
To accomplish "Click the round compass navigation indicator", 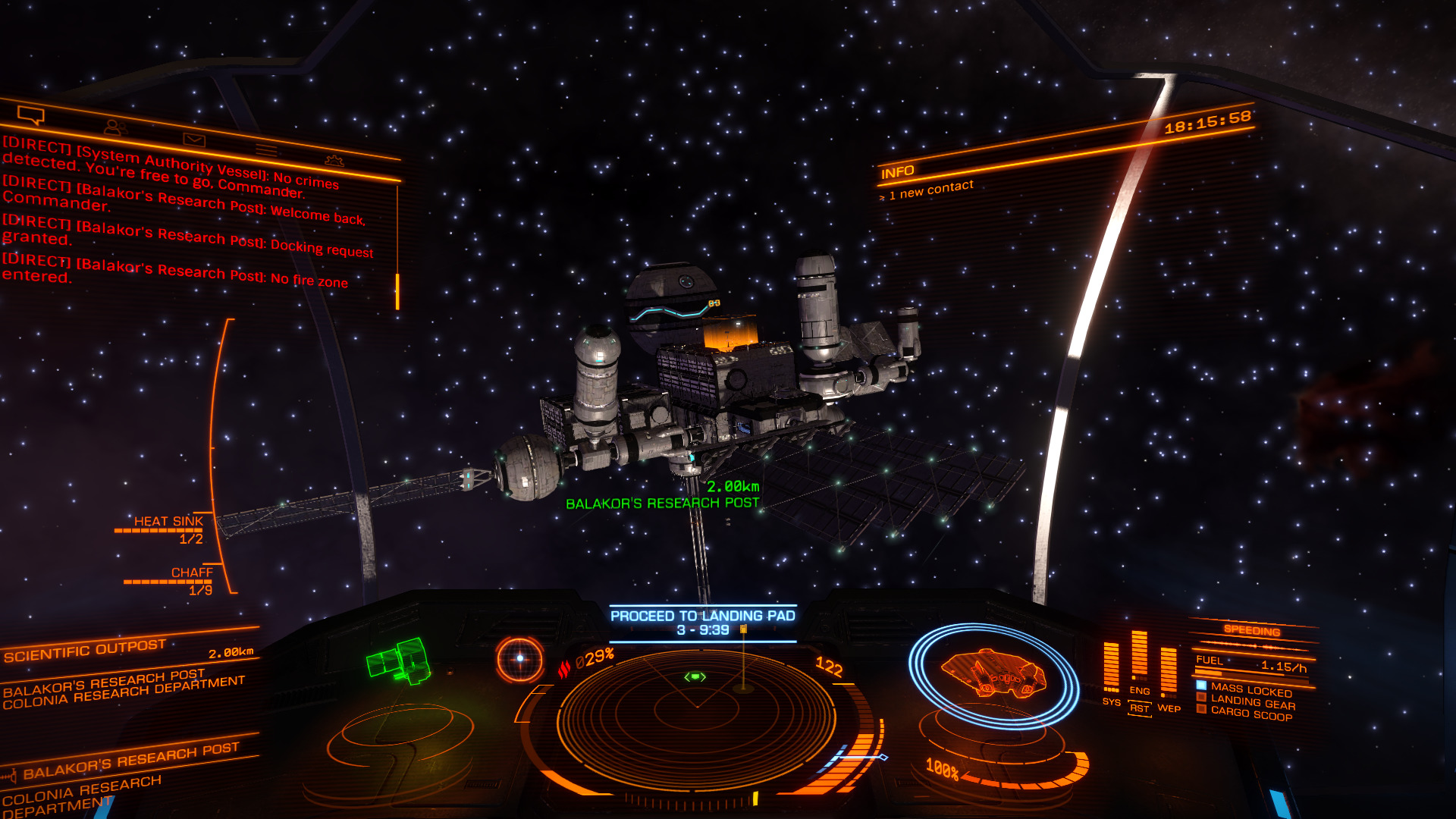I will pos(520,658).
